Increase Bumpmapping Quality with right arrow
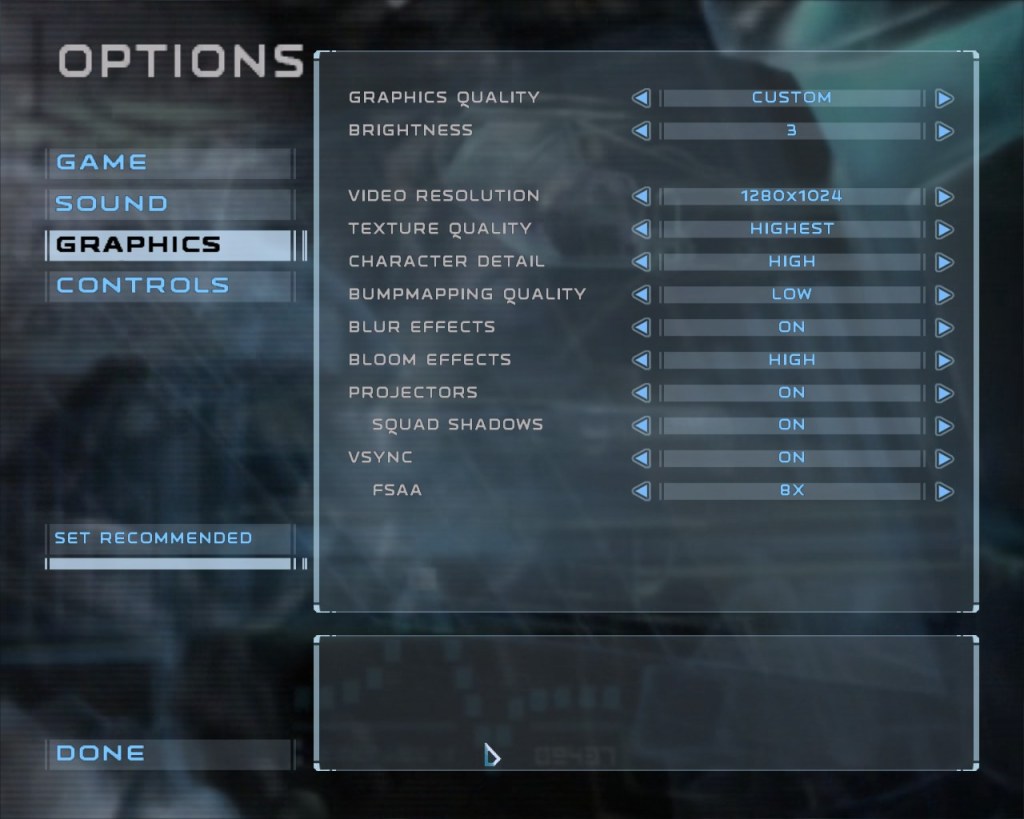The width and height of the screenshot is (1024, 819). [943, 295]
